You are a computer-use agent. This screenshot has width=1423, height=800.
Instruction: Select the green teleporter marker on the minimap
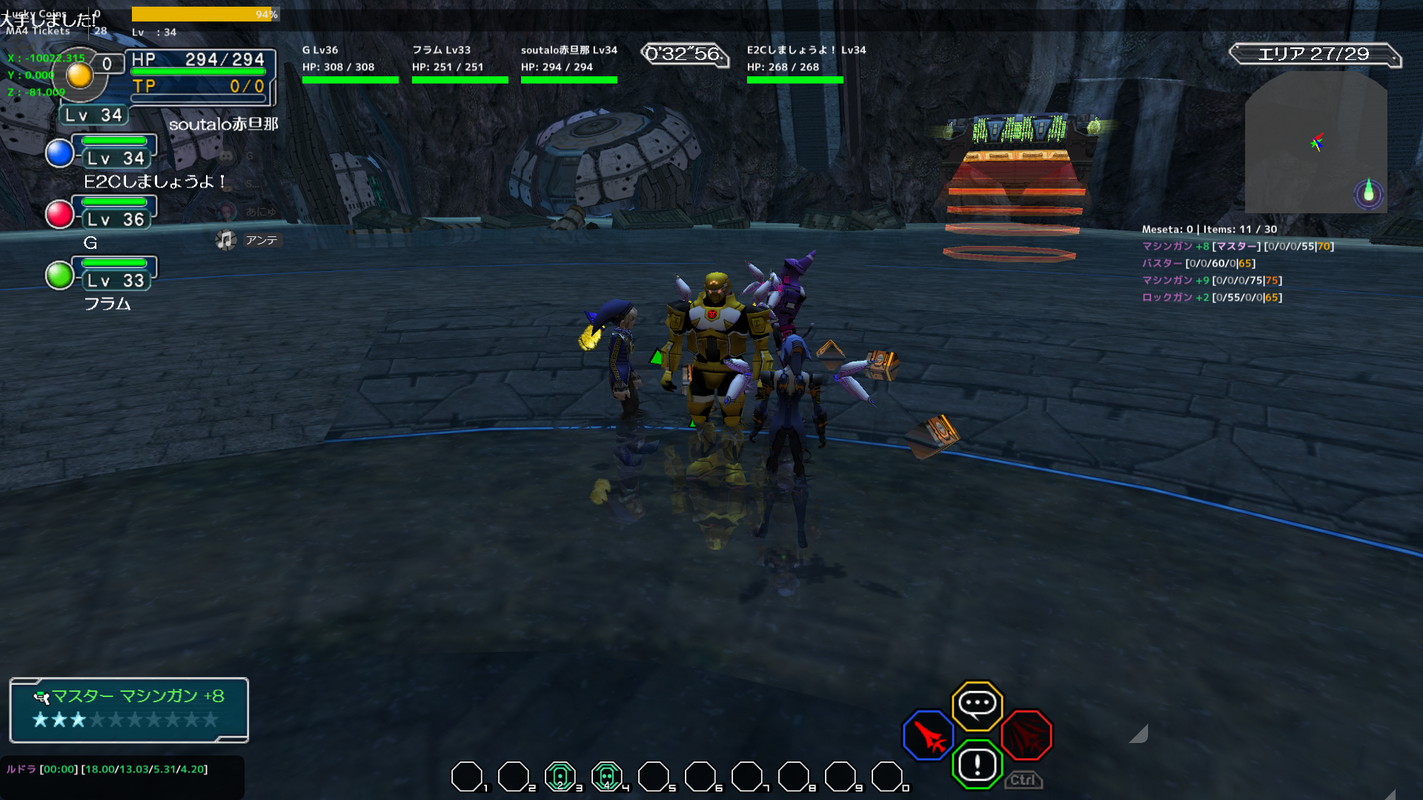click(x=1369, y=192)
